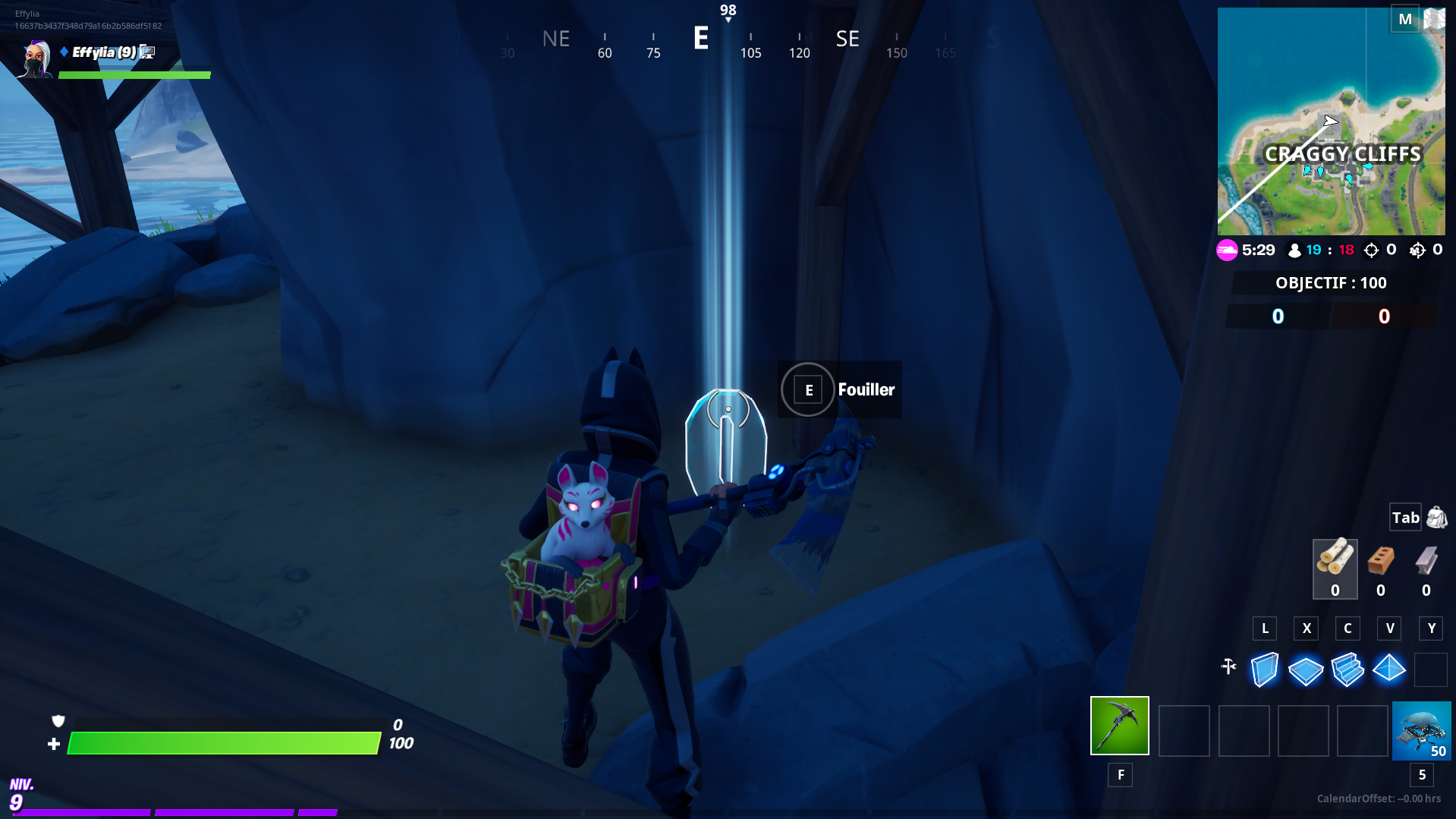This screenshot has width=1456, height=819.
Task: Click the M map key indicator
Action: click(1405, 18)
